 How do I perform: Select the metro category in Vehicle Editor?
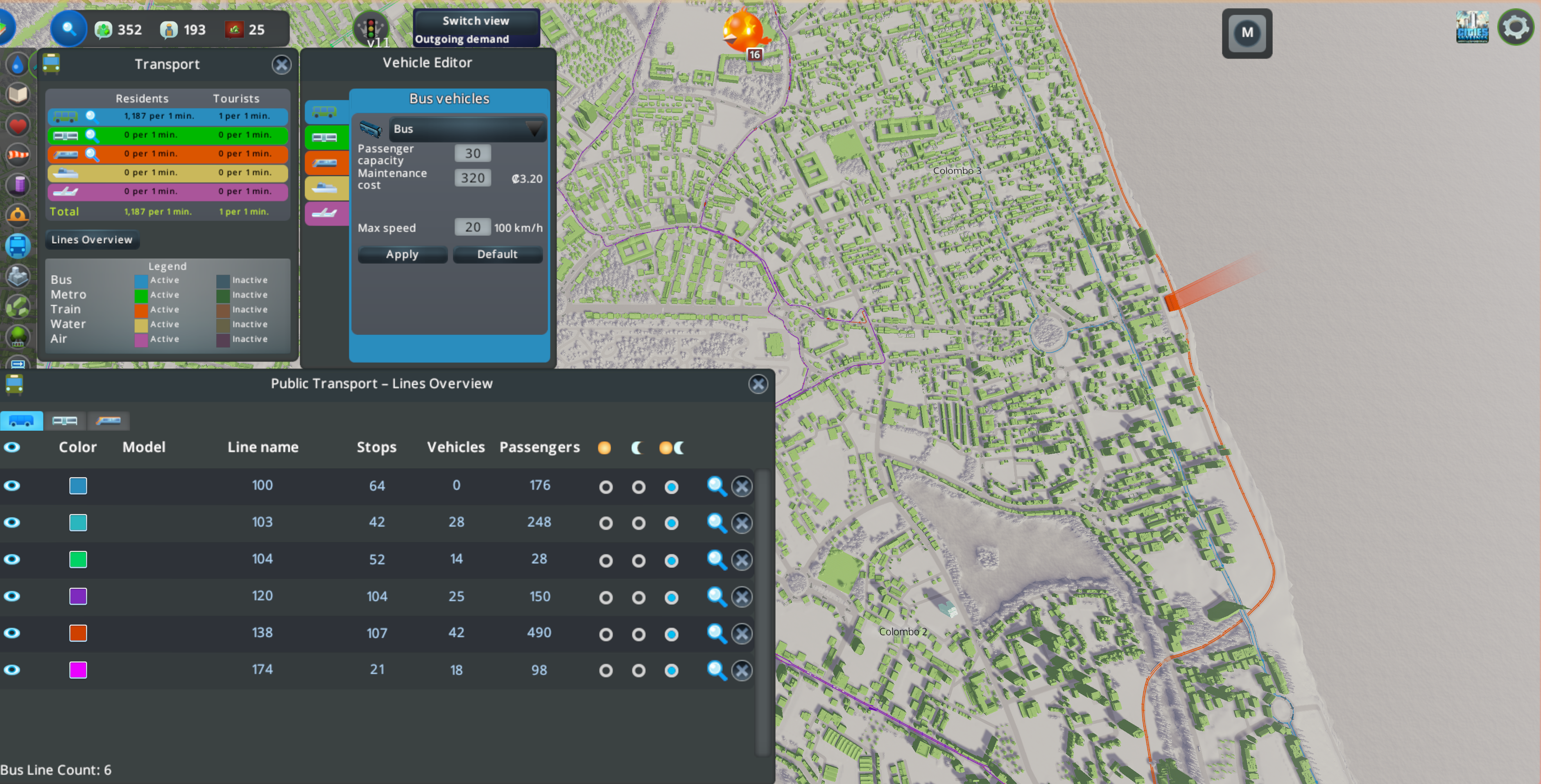click(325, 138)
